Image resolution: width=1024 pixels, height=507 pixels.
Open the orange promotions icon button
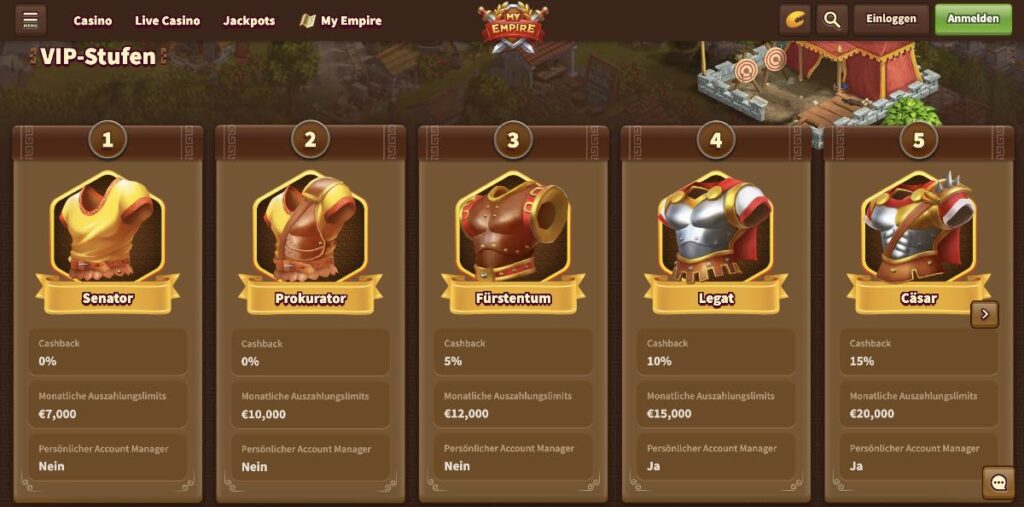tap(795, 19)
